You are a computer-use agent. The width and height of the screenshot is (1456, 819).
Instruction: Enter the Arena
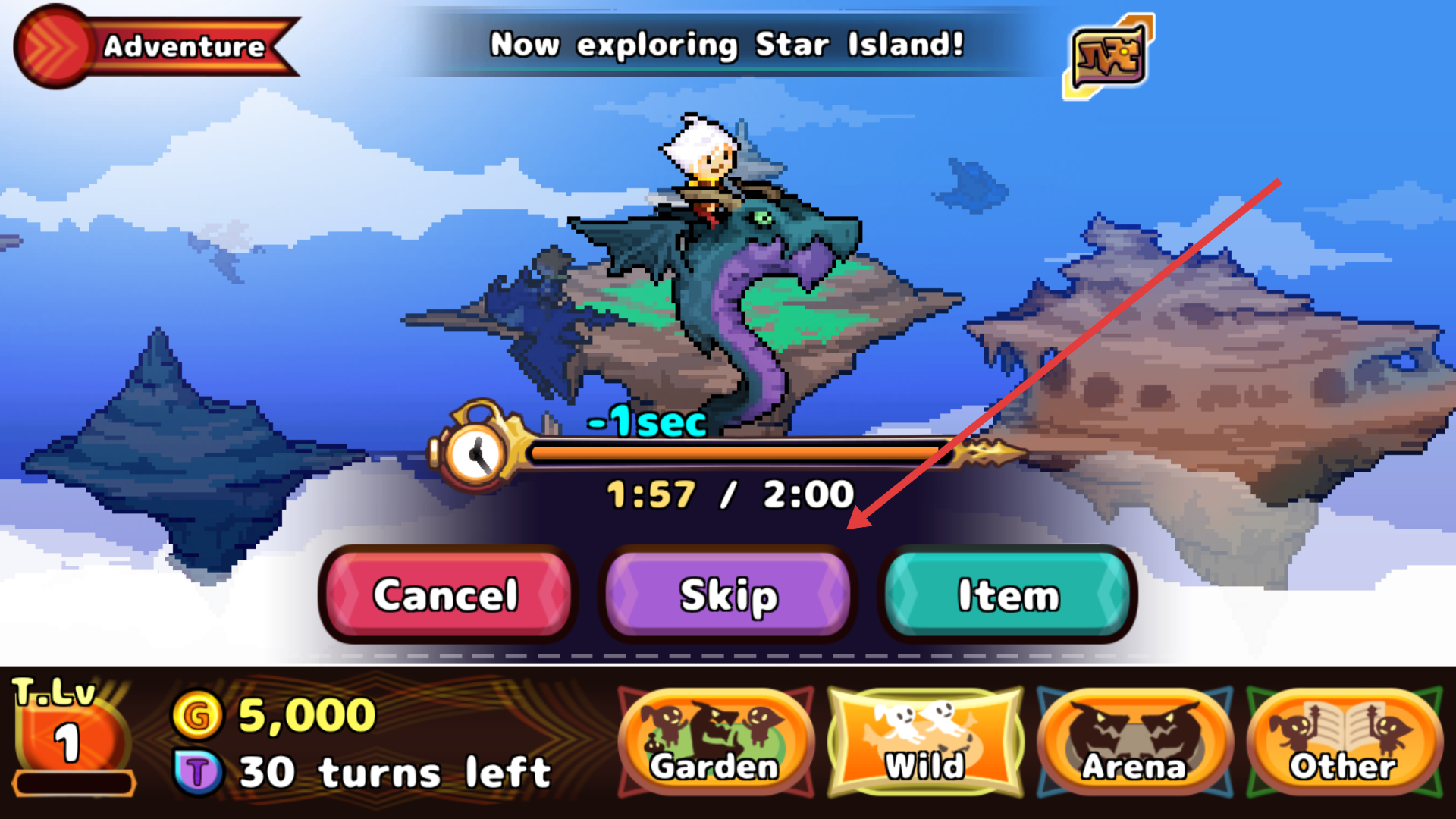pos(1134,743)
